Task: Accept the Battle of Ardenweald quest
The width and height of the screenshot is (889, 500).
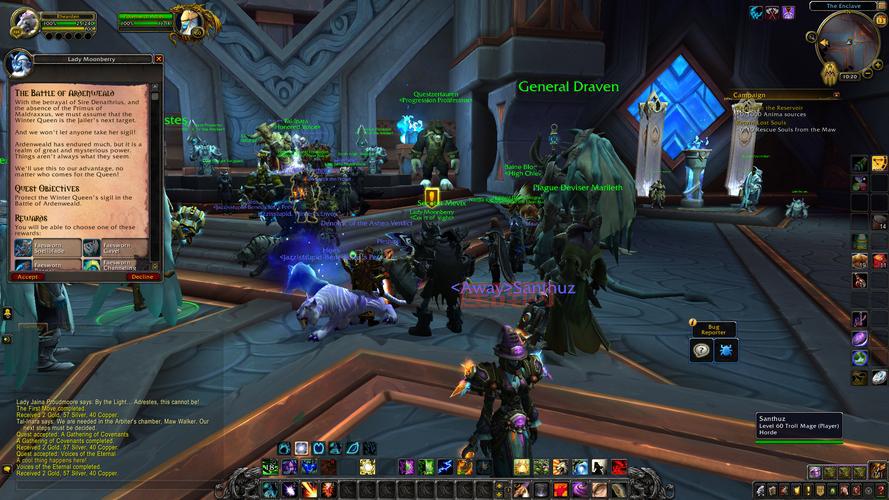Action: tap(27, 276)
